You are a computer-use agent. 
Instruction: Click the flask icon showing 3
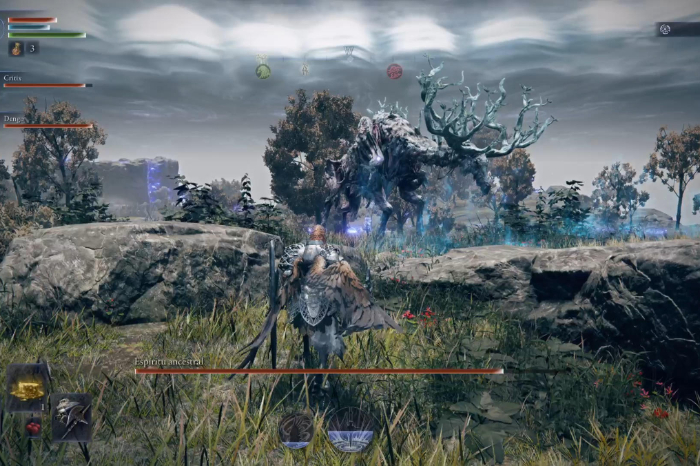(17, 48)
